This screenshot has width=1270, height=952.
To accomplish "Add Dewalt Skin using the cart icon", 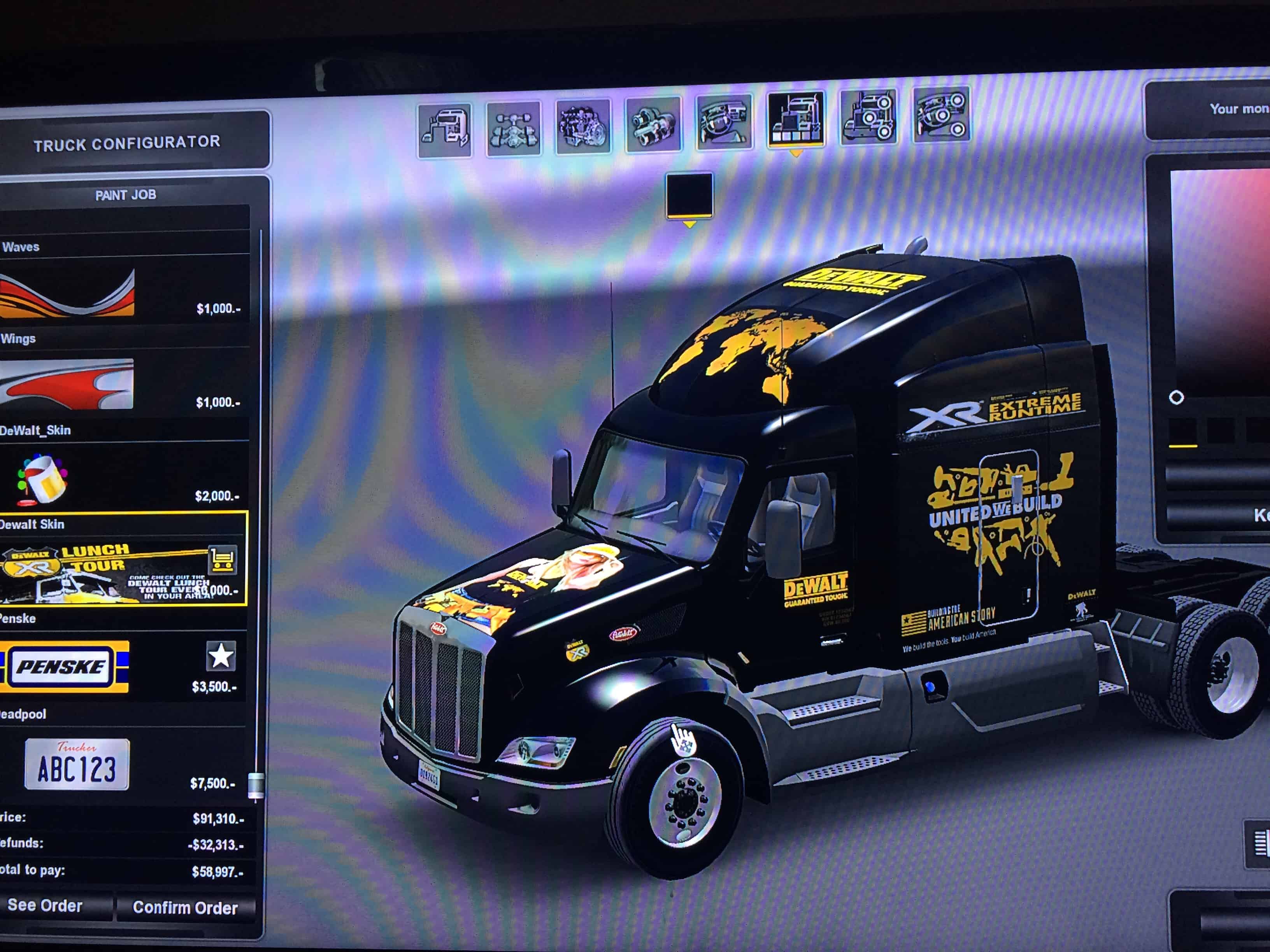I will coord(222,560).
